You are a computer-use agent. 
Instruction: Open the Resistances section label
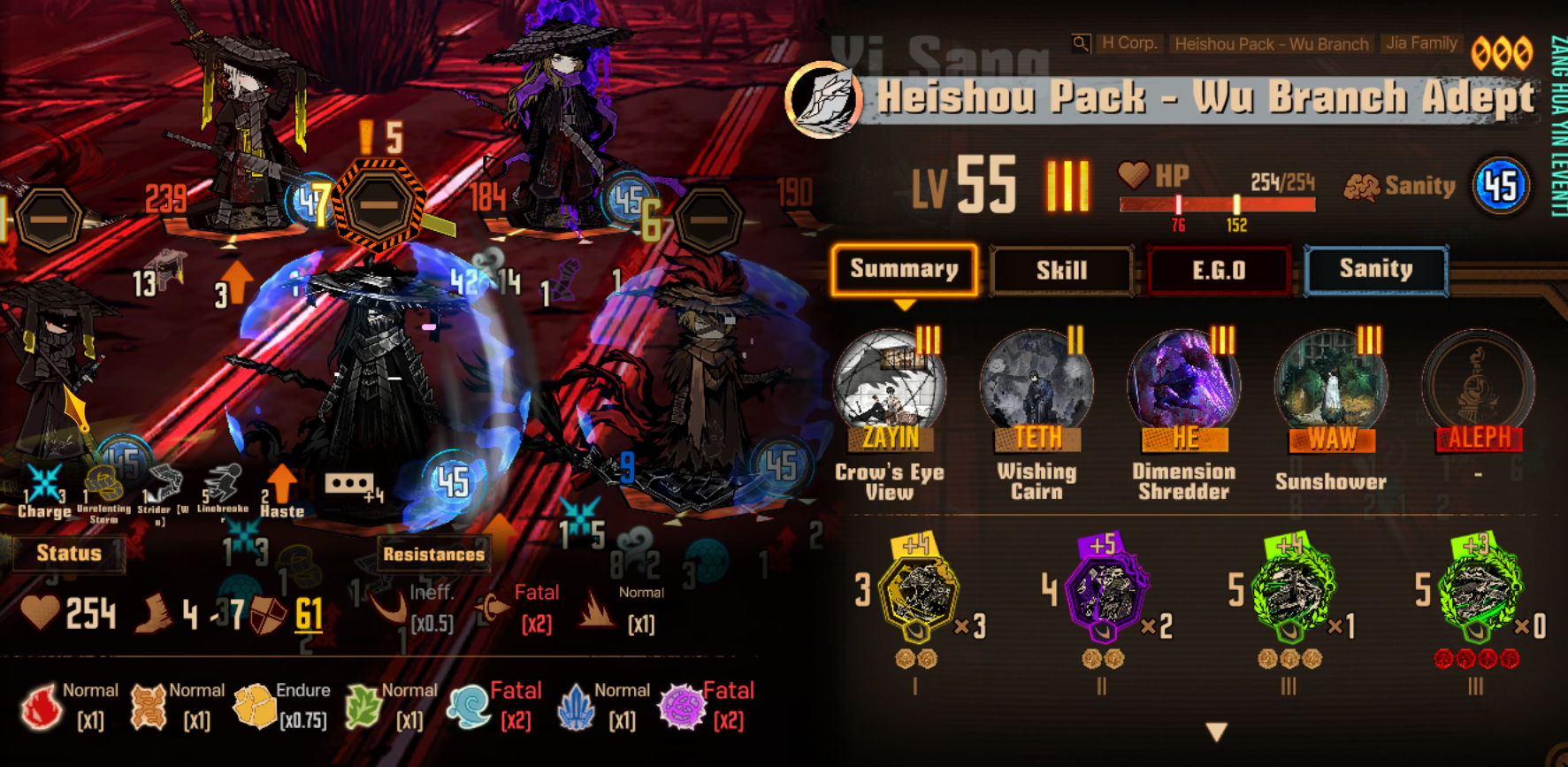coord(433,555)
